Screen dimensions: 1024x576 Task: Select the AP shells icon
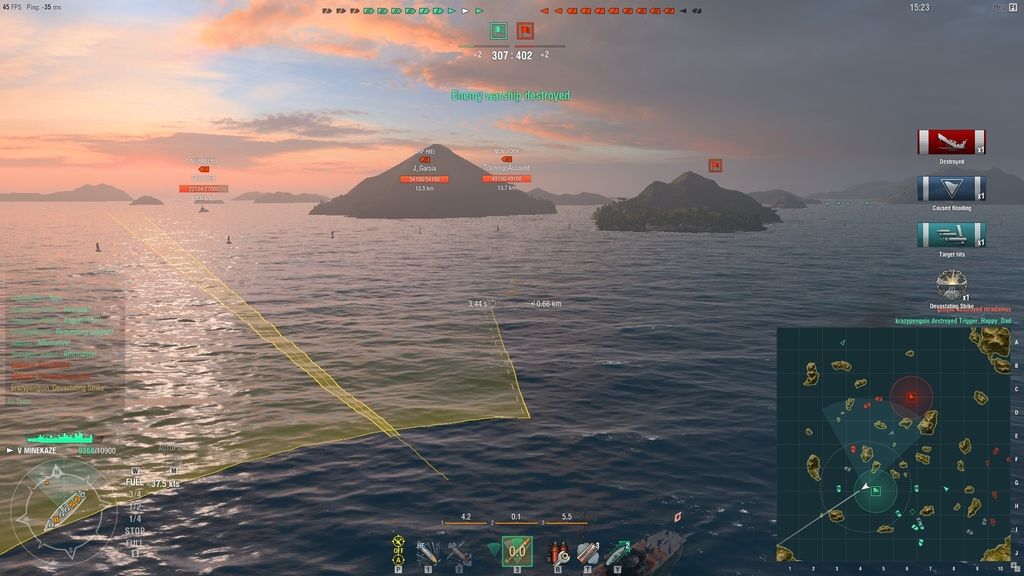pos(459,551)
